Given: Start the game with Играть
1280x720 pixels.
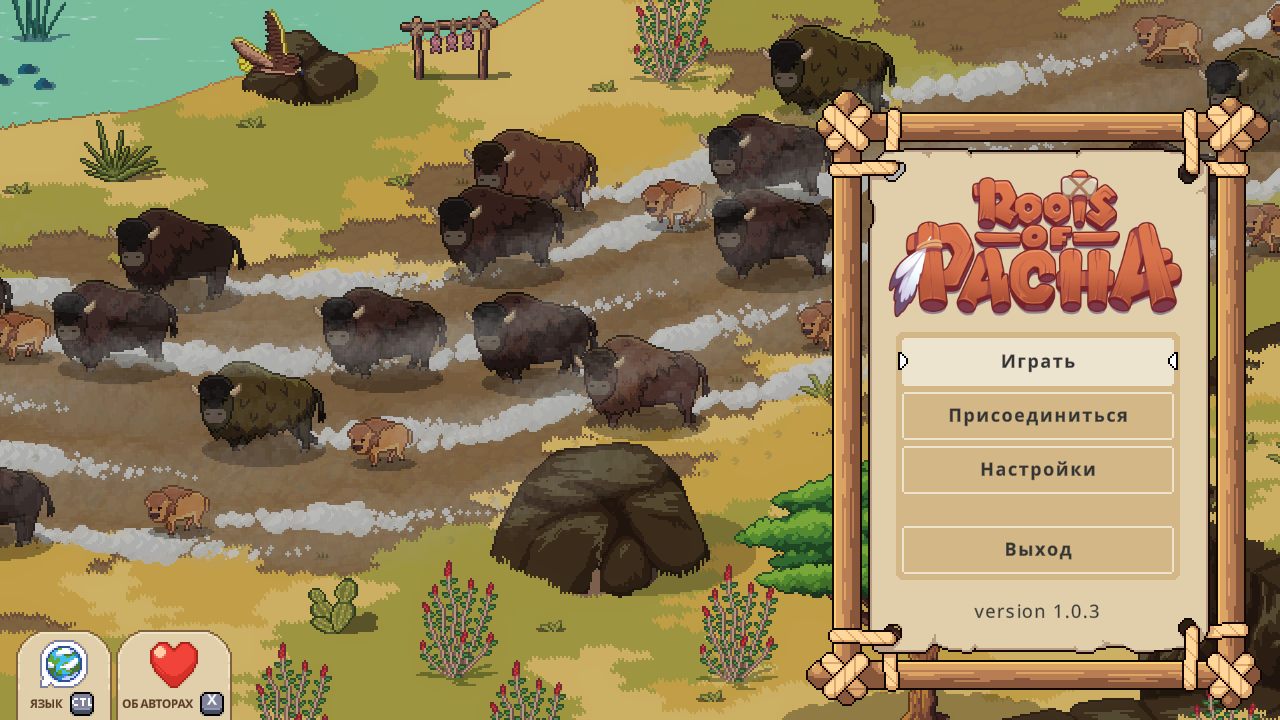Looking at the screenshot, I should (x=1037, y=361).
